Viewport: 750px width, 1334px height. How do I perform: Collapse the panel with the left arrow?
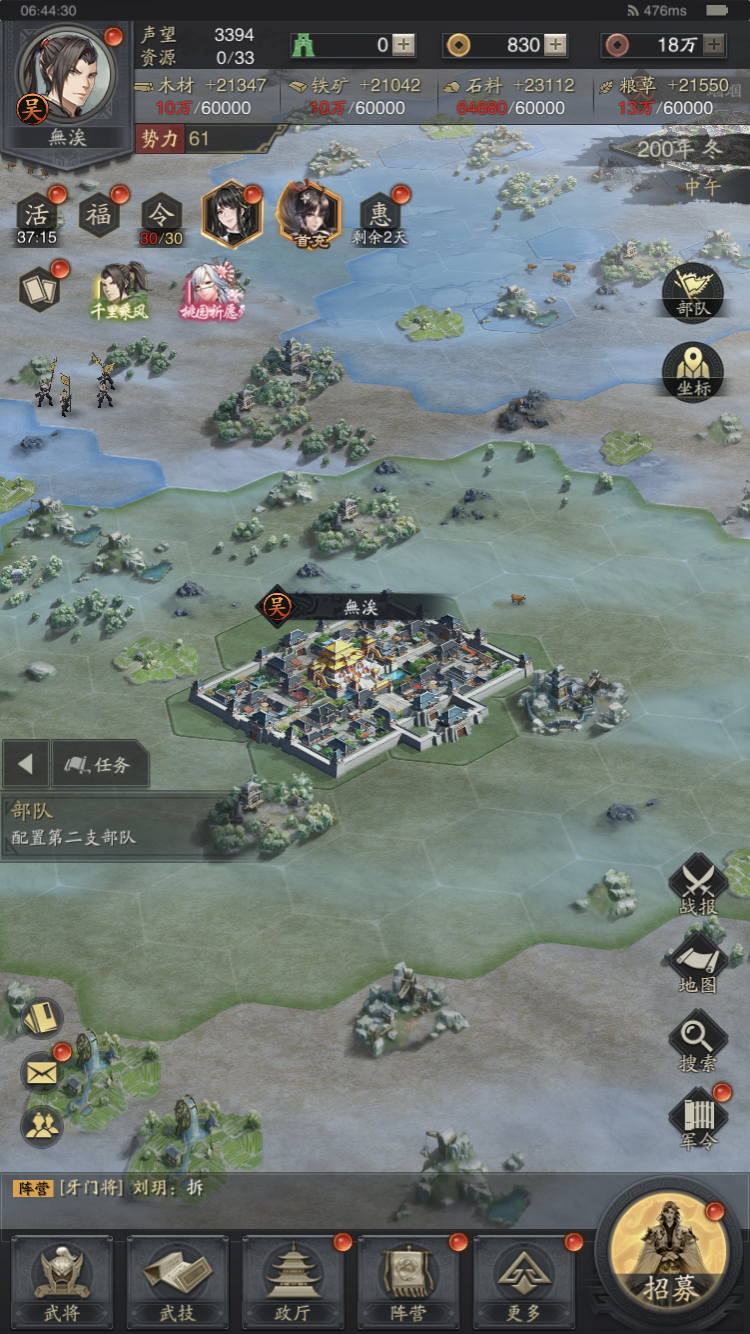tap(26, 765)
